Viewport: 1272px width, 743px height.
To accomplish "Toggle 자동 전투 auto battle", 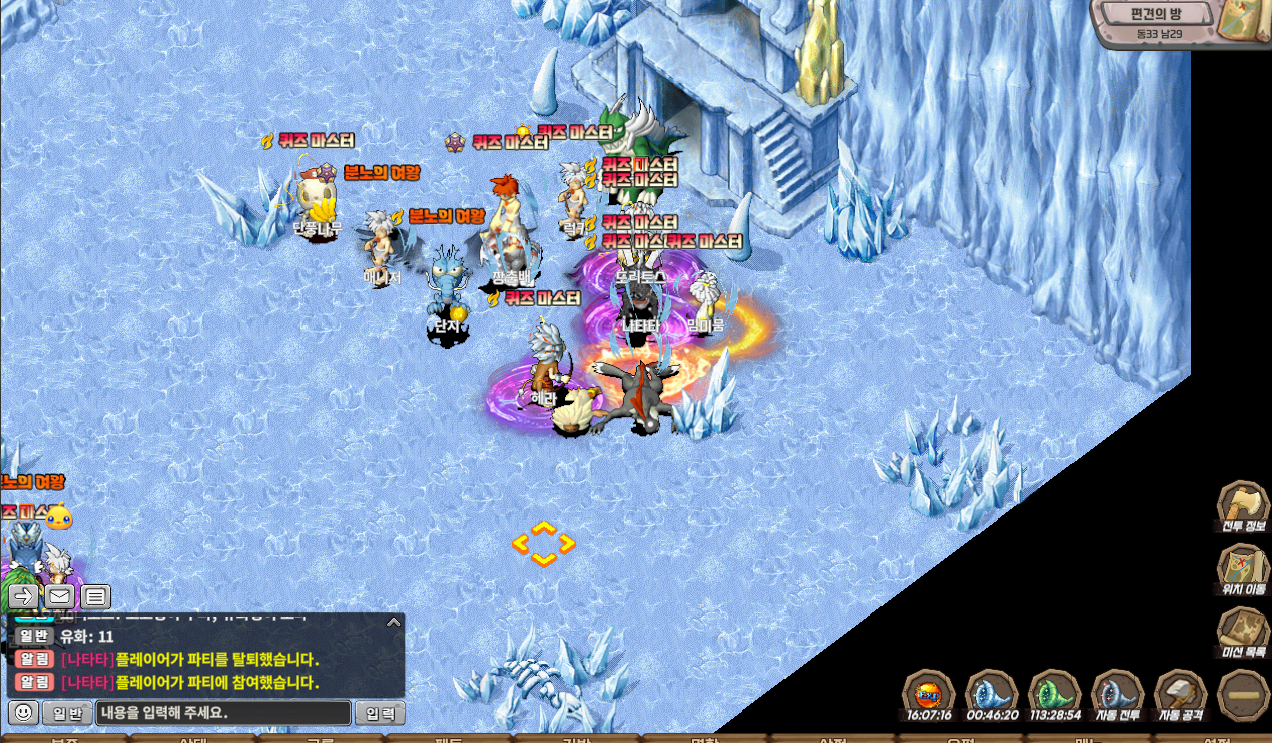I will [x=1117, y=692].
